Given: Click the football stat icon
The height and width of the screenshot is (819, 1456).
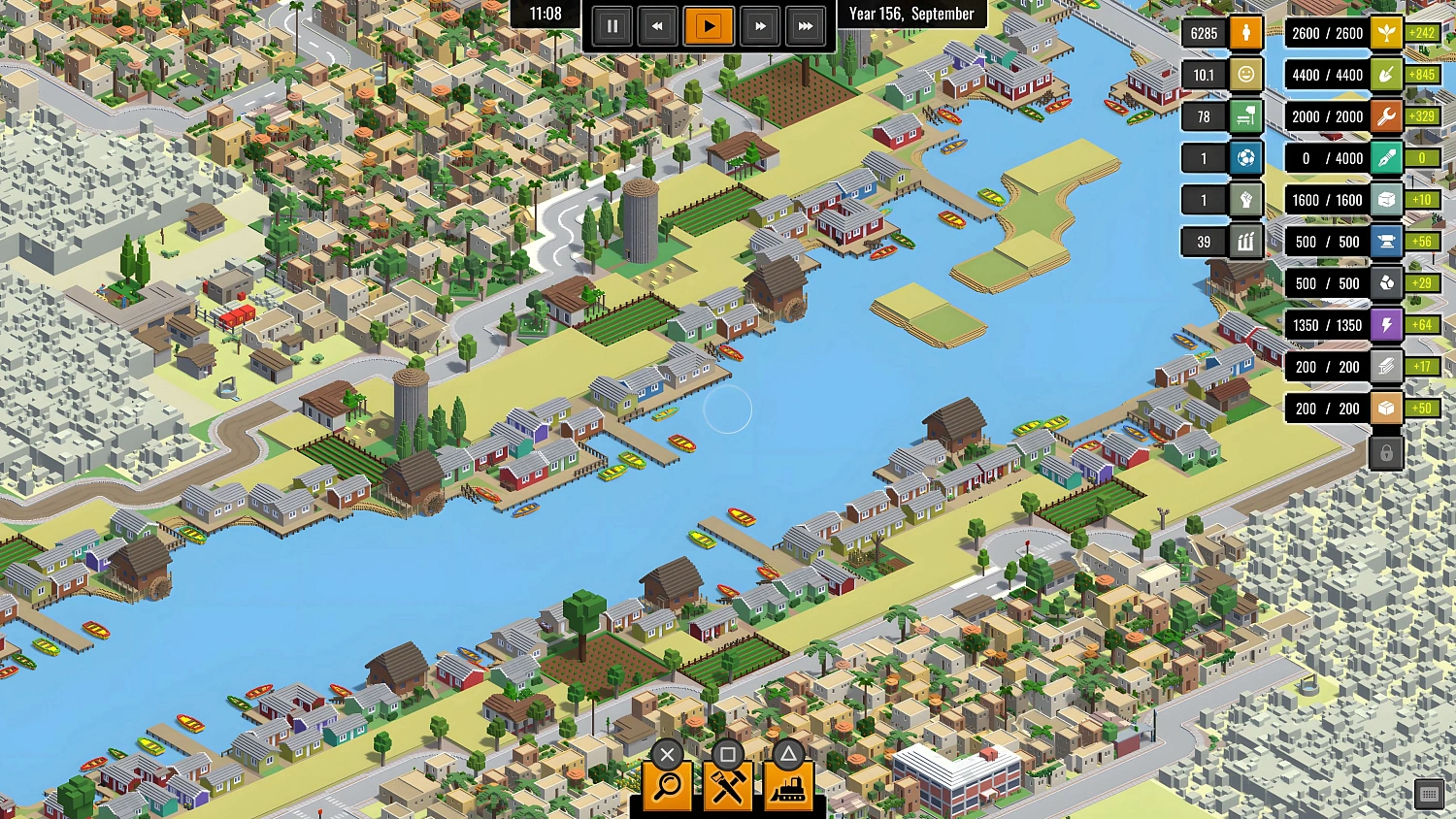Looking at the screenshot, I should 1244,157.
